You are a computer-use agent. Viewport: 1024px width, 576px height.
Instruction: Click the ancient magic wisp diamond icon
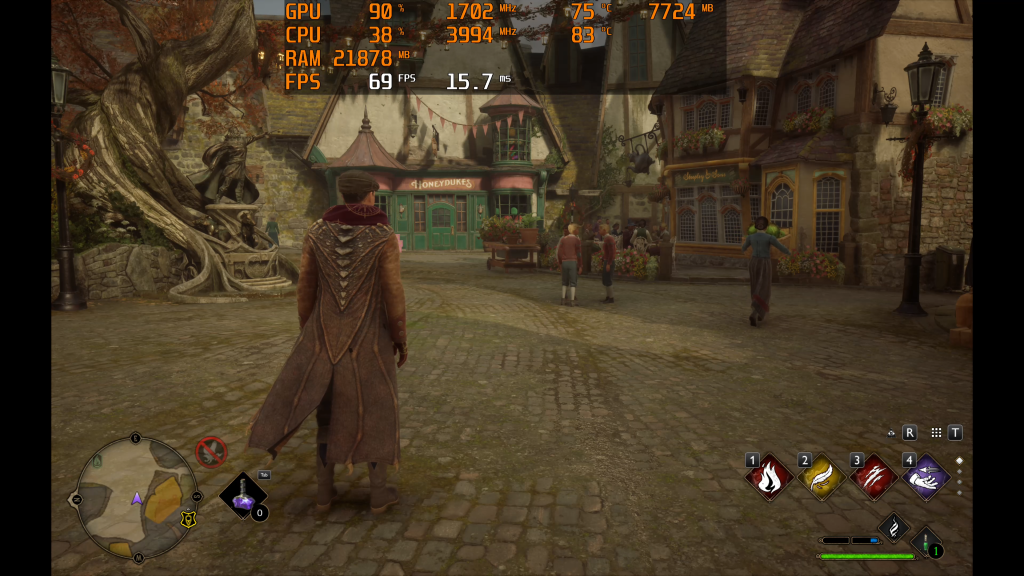point(893,526)
